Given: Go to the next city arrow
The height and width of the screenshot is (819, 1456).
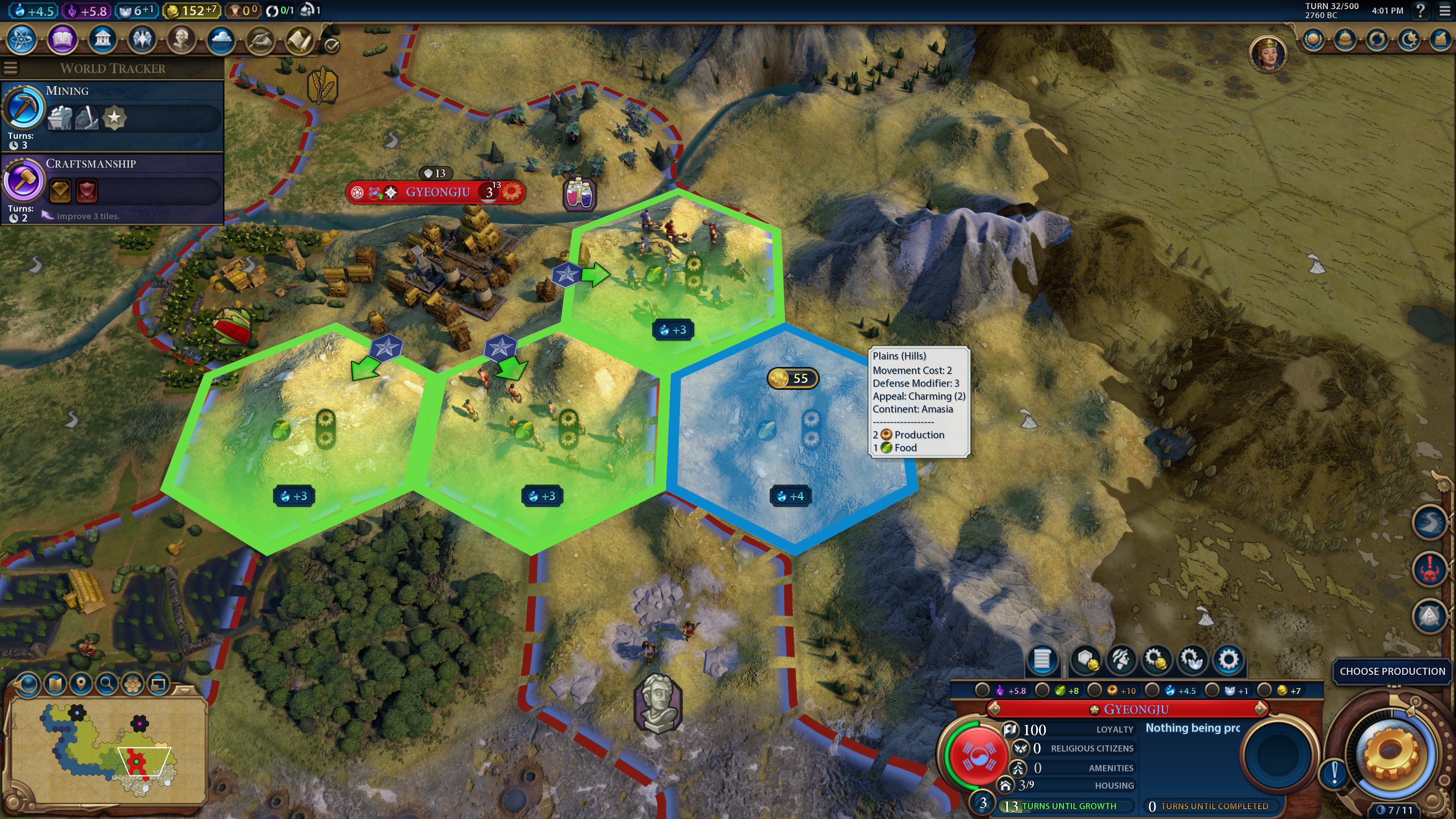Looking at the screenshot, I should point(1260,709).
